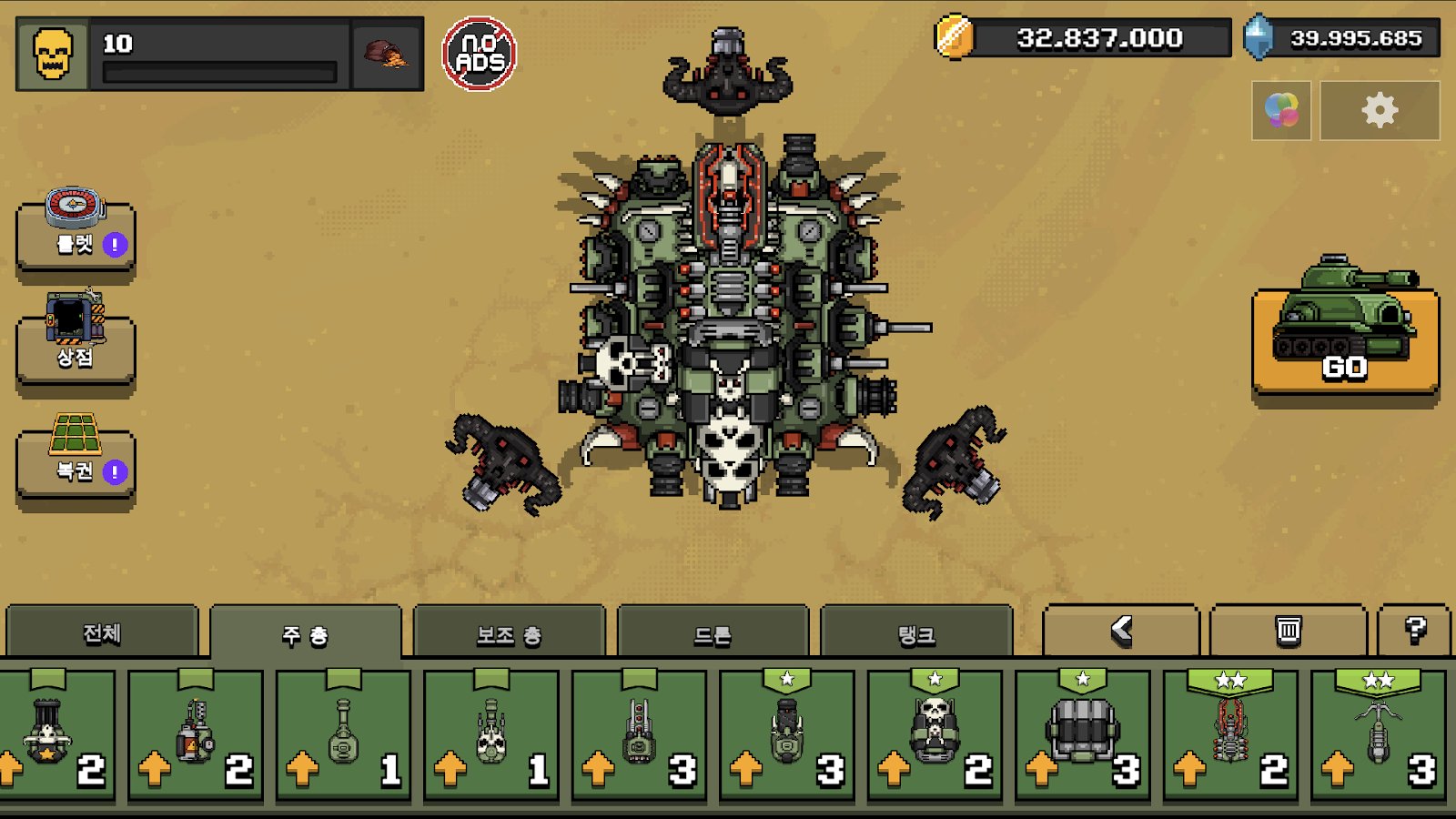Viewport: 1456px width, 819px height.
Task: Open the roulette wheel menu
Action: [x=76, y=232]
